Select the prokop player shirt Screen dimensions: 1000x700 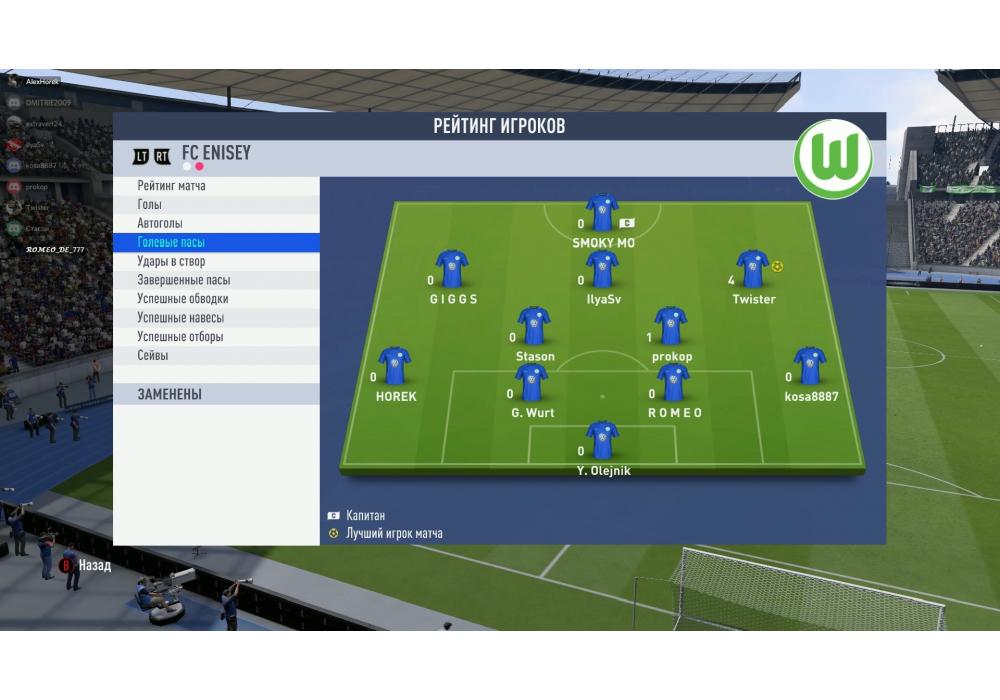[x=671, y=326]
